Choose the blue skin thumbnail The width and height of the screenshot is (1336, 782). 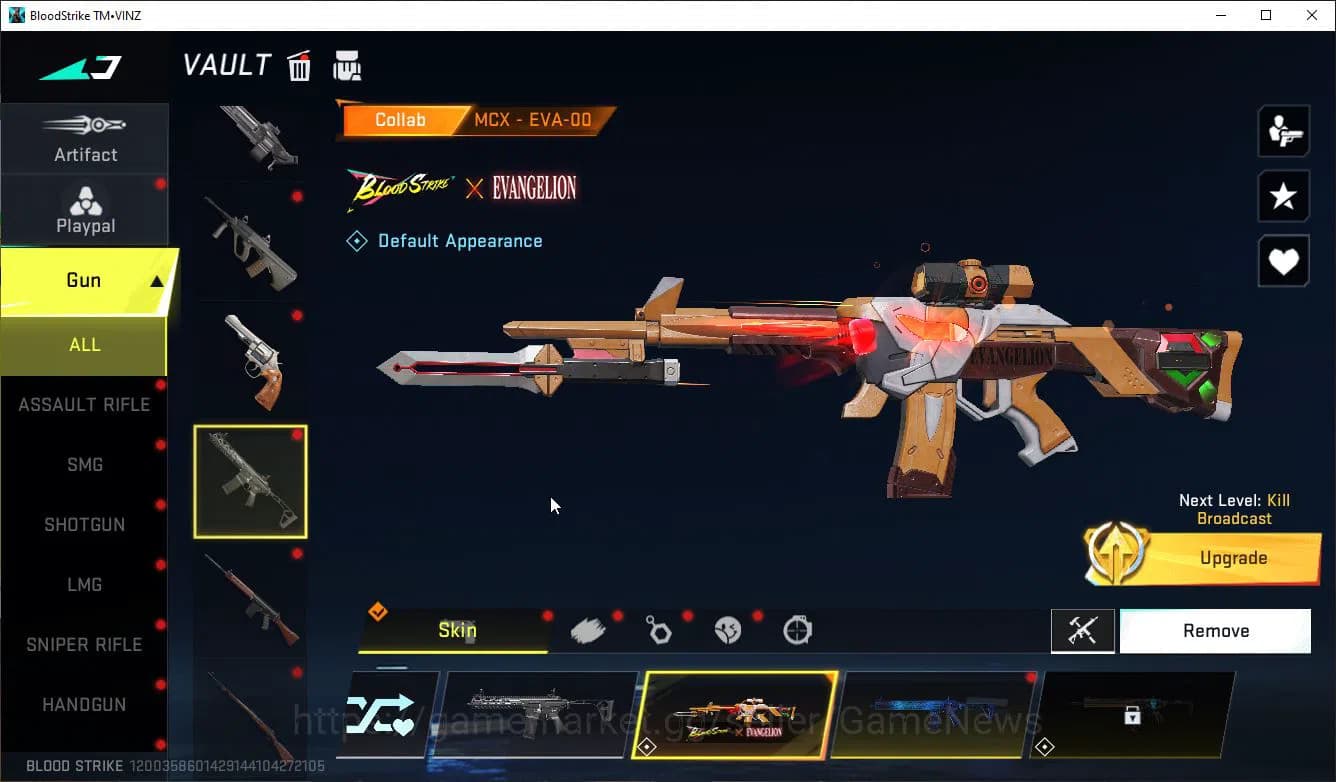[936, 714]
